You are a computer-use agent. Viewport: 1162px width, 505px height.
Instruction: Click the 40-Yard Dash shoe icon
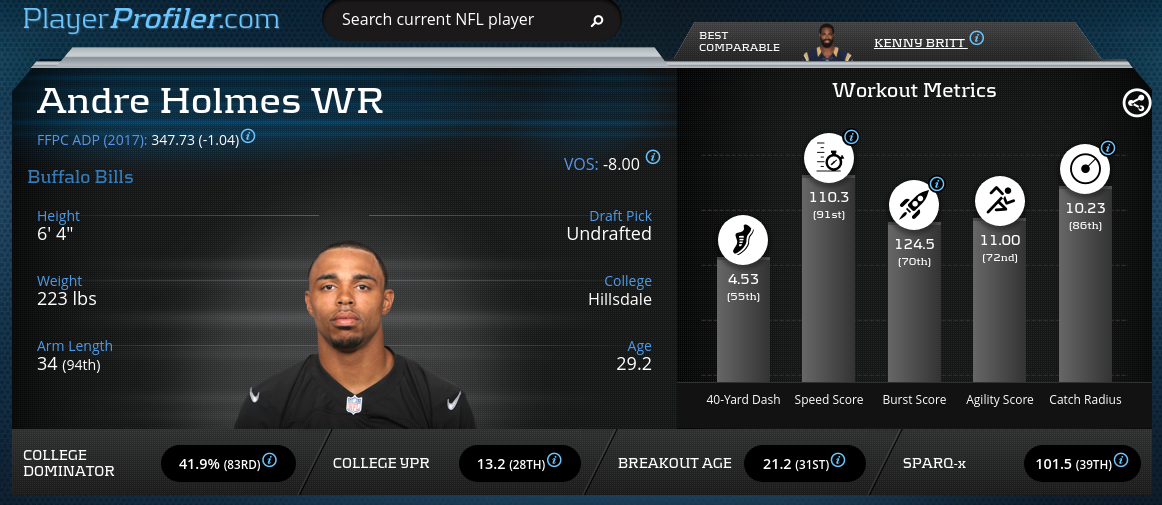pyautogui.click(x=743, y=240)
